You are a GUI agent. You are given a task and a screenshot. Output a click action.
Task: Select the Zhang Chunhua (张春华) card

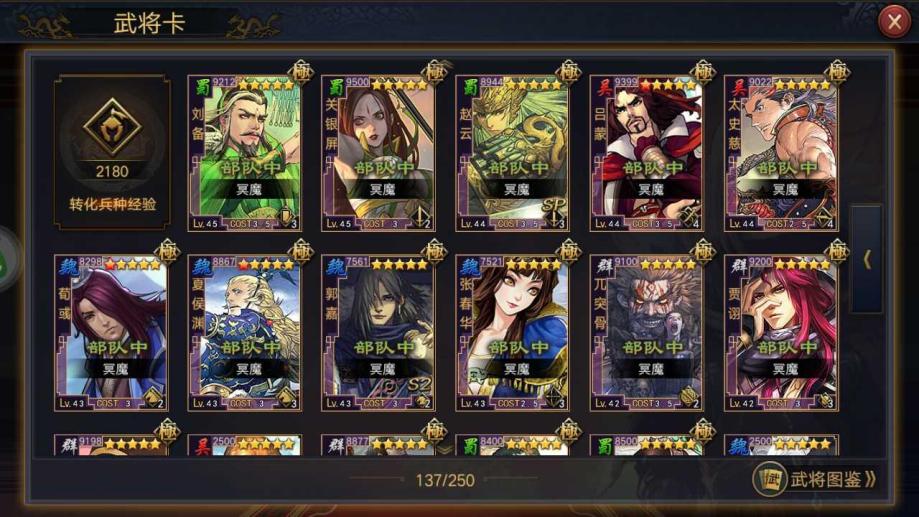(x=512, y=333)
